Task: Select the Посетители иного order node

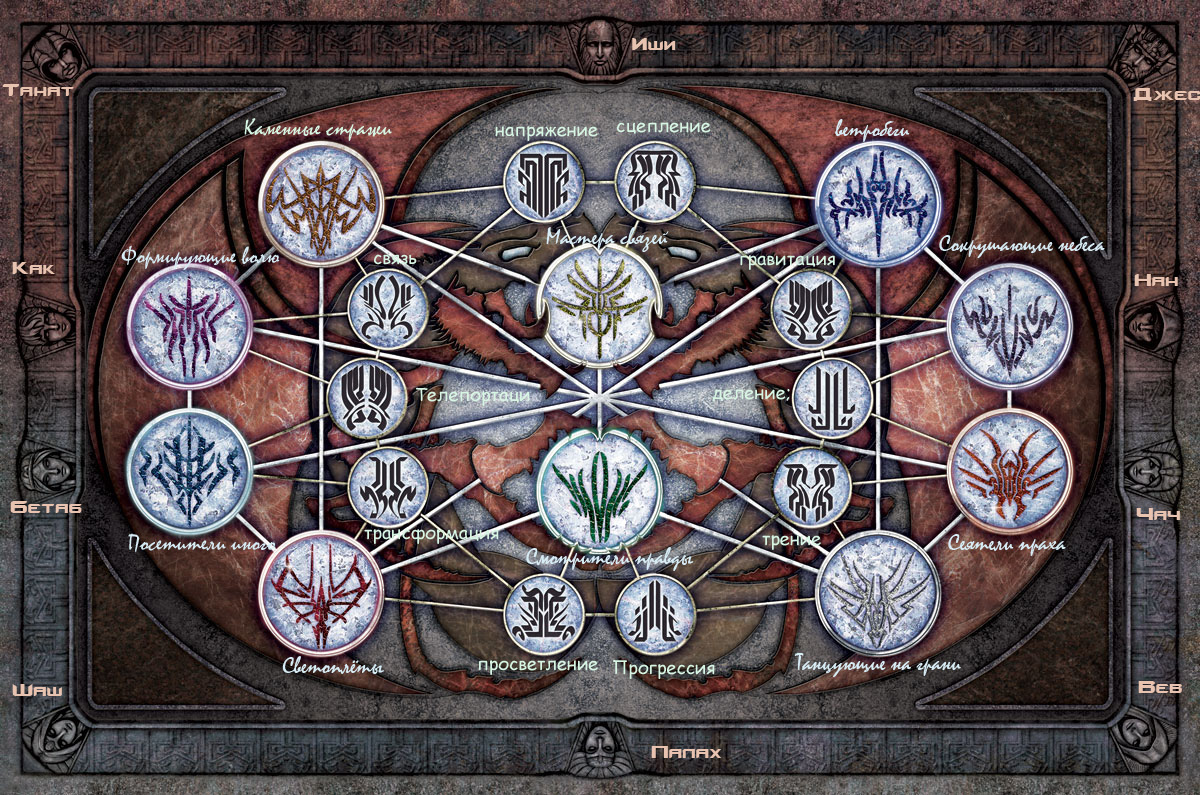Action: pos(190,470)
